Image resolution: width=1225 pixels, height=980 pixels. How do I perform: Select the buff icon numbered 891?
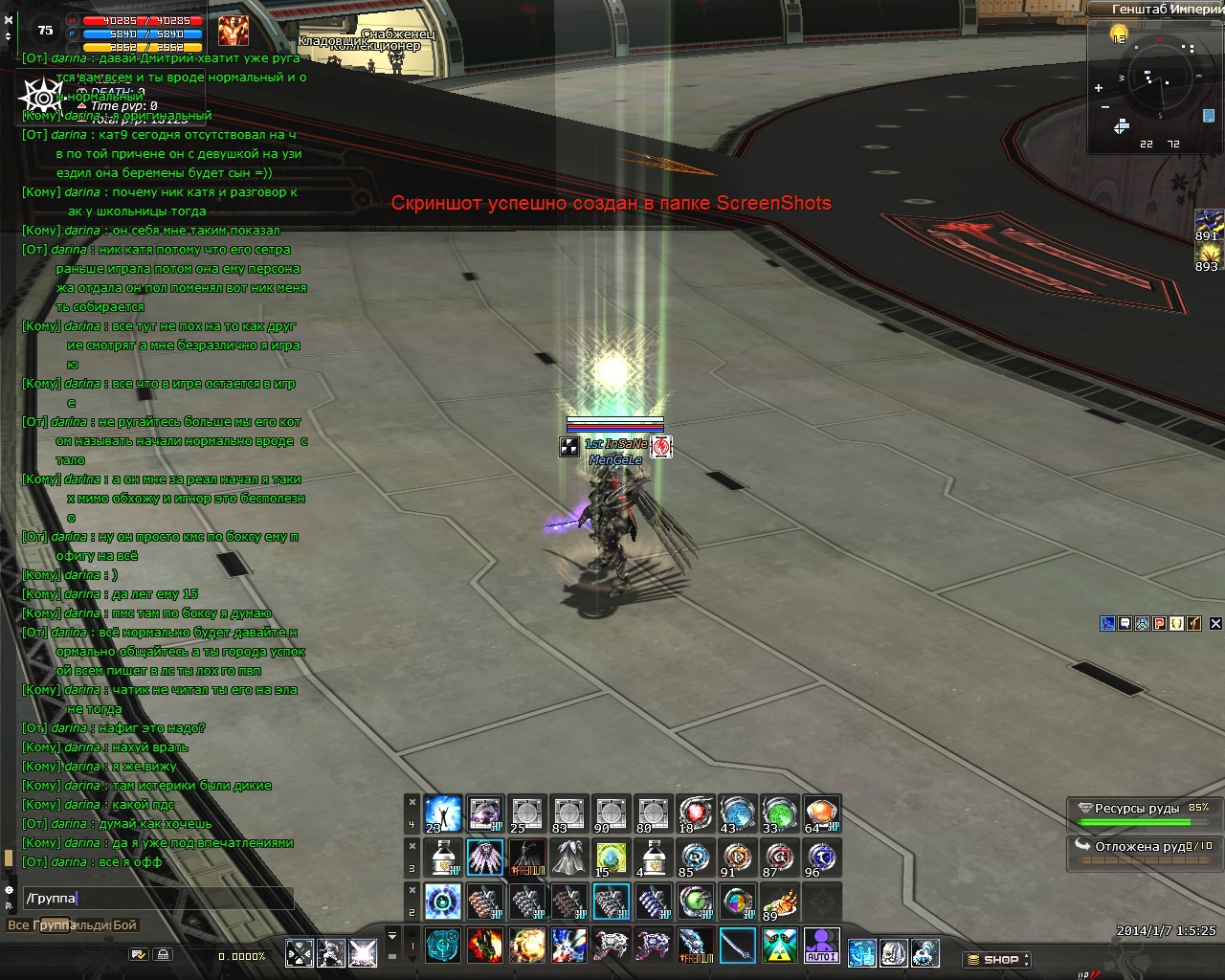(x=1209, y=225)
